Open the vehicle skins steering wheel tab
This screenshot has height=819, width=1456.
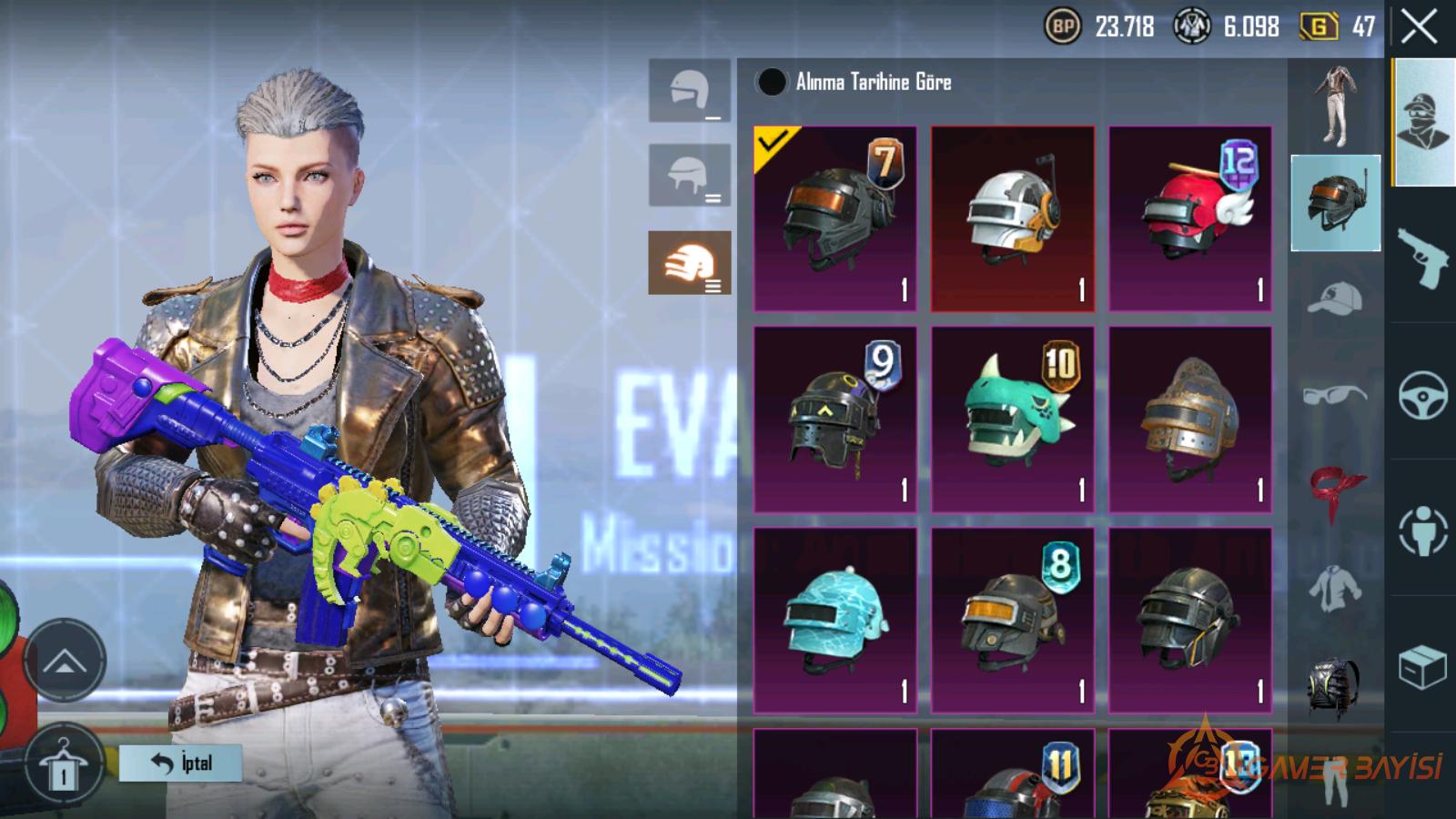[x=1422, y=394]
